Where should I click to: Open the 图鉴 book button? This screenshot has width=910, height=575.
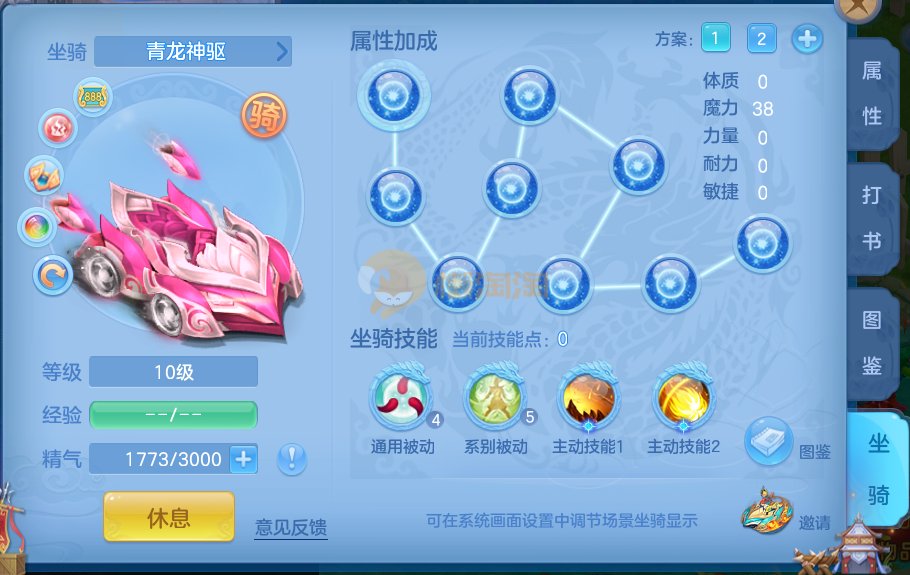[x=769, y=441]
